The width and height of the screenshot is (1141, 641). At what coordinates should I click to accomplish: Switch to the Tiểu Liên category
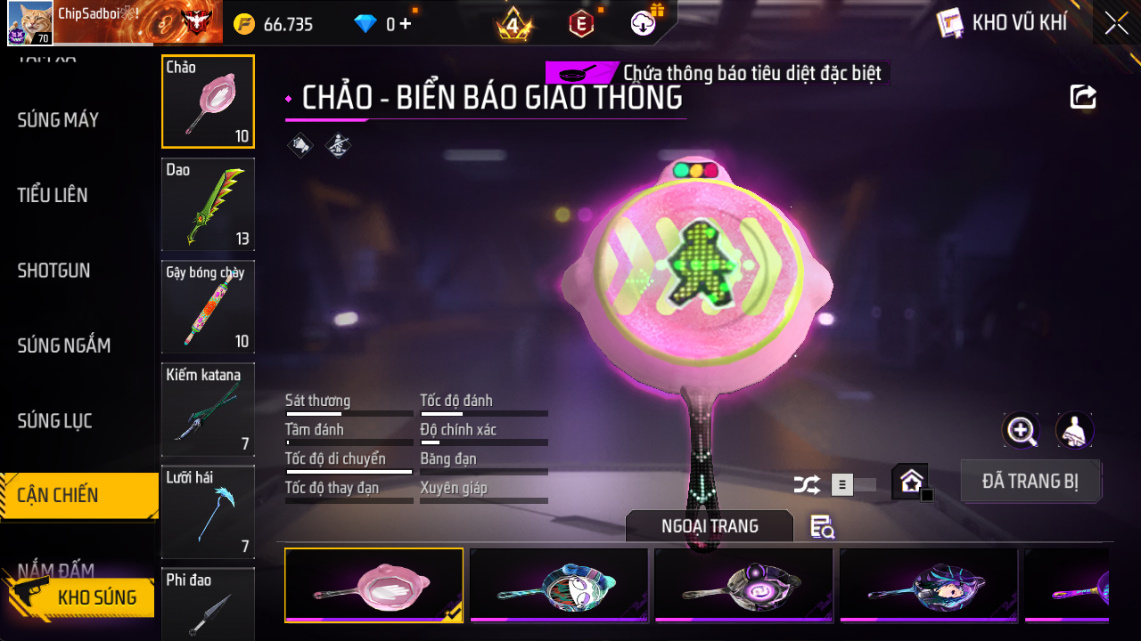point(53,195)
